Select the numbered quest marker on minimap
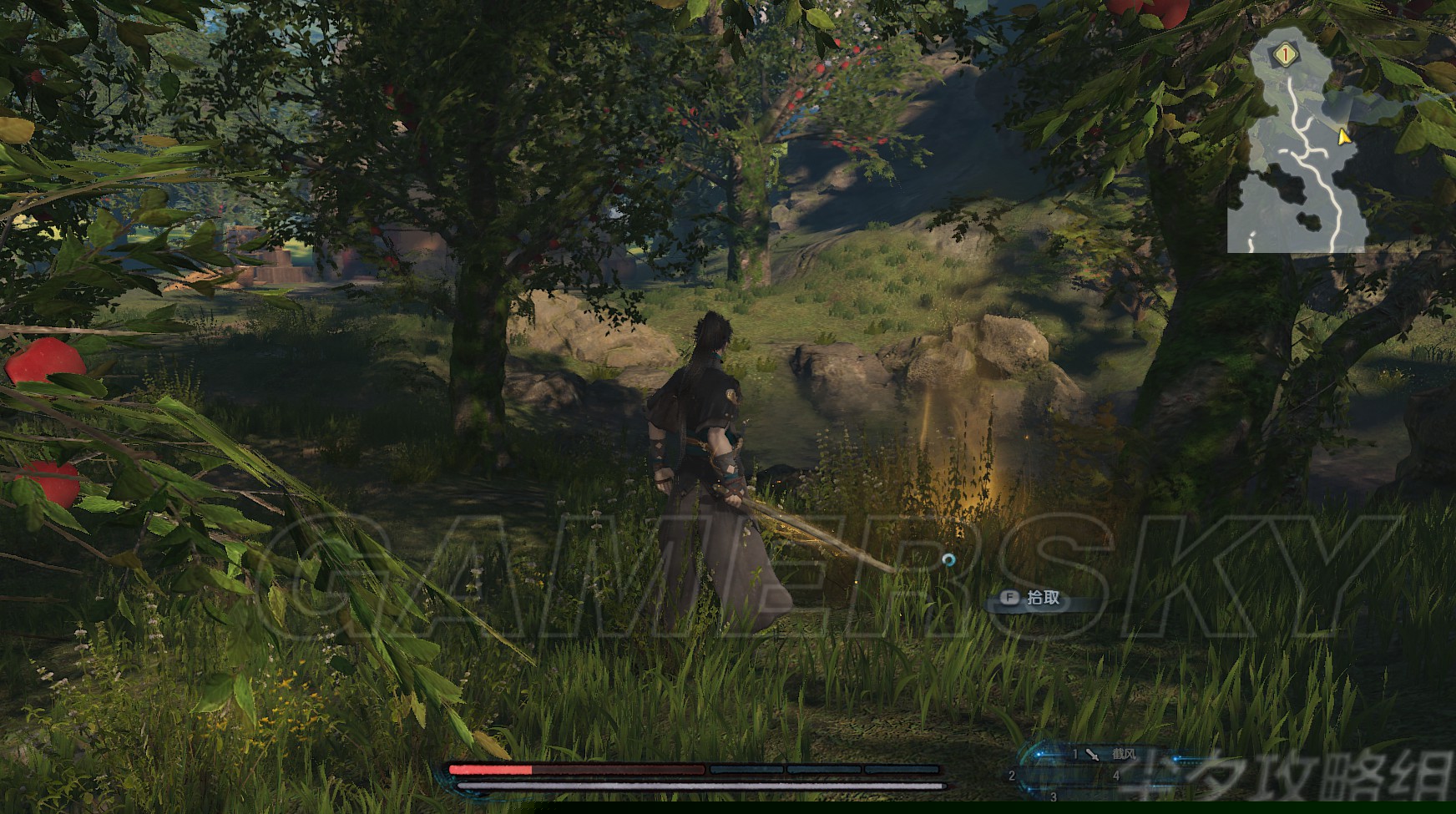The image size is (1456, 814). tap(1287, 55)
